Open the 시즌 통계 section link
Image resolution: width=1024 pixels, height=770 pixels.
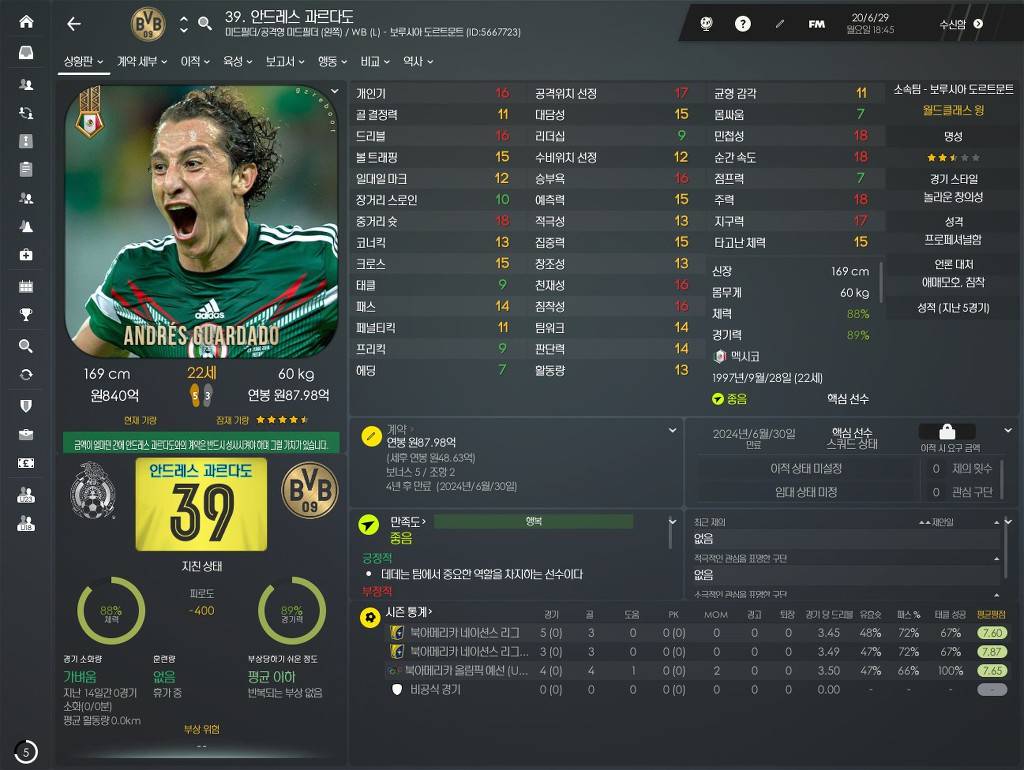pyautogui.click(x=408, y=612)
